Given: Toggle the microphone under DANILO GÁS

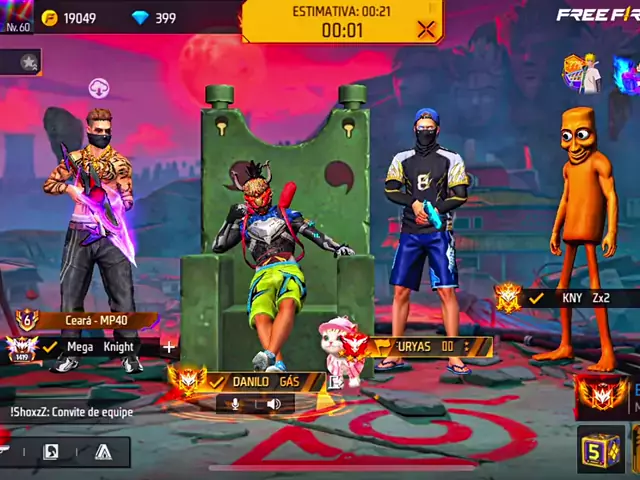Looking at the screenshot, I should (236, 404).
